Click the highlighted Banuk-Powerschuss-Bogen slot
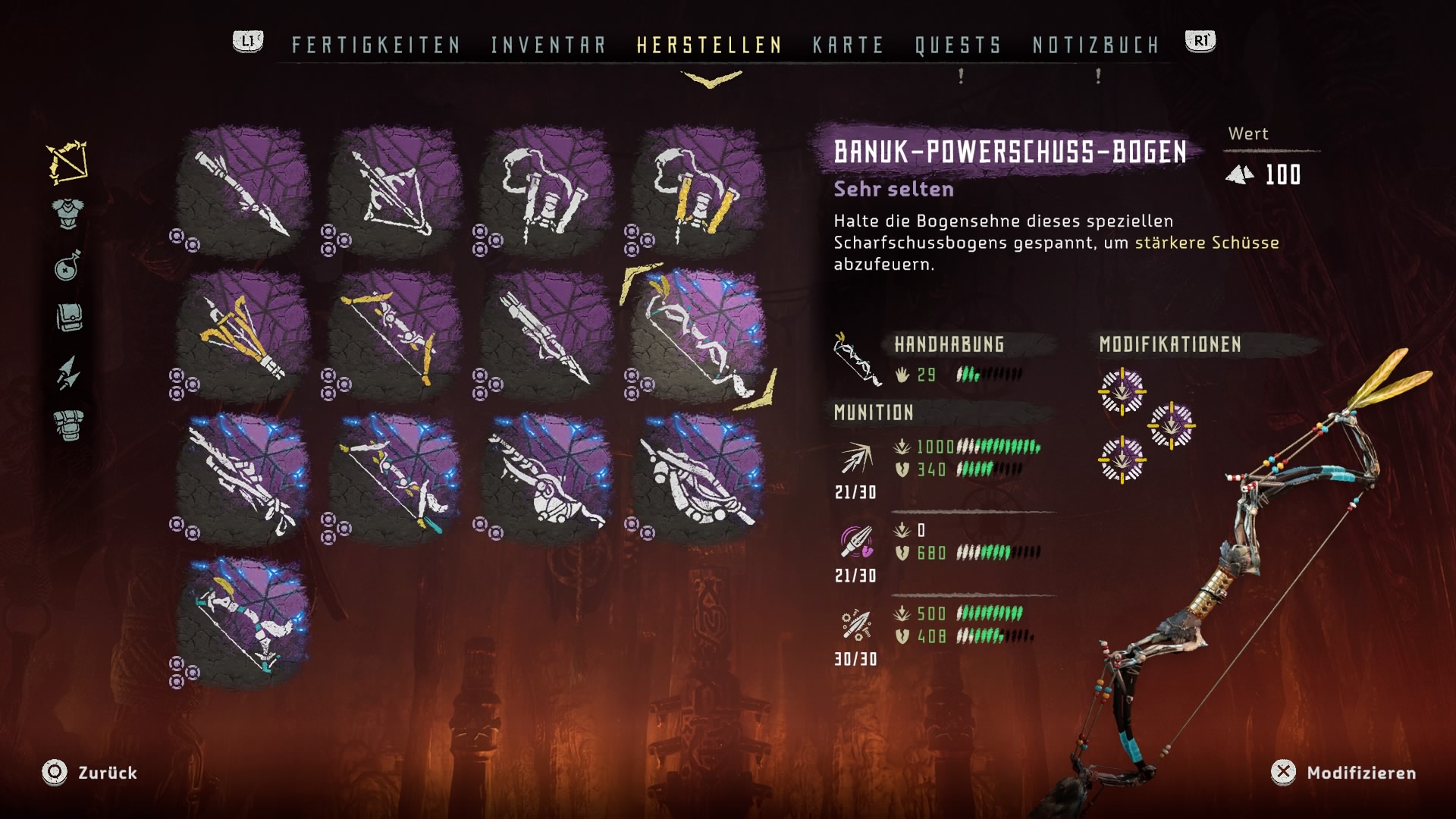The width and height of the screenshot is (1456, 819). (x=698, y=337)
